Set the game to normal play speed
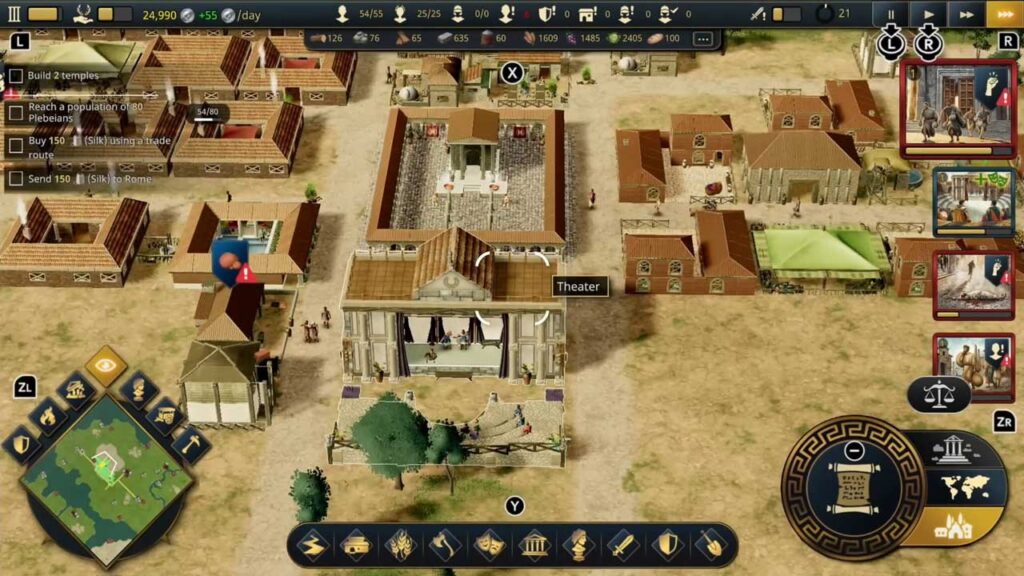This screenshot has width=1024, height=576. point(928,14)
